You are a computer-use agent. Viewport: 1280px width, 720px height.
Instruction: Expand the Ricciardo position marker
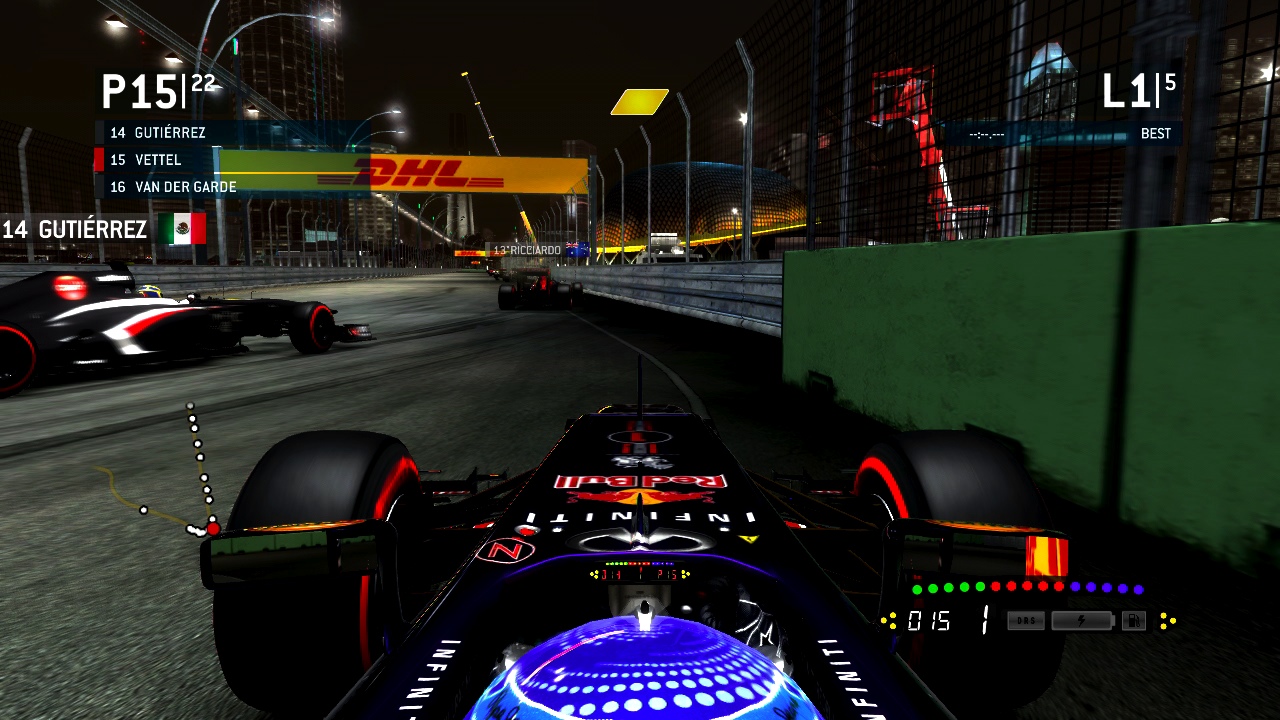point(528,249)
